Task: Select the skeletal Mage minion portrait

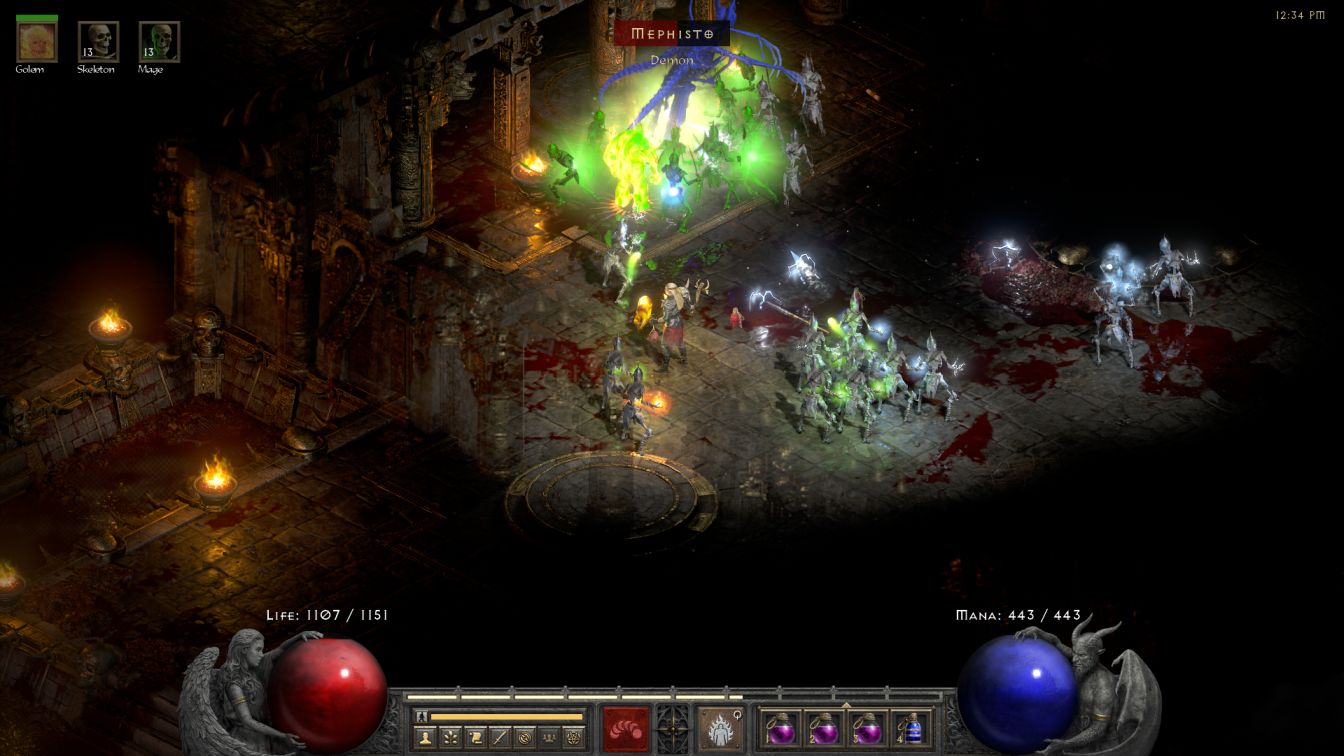Action: coord(159,42)
